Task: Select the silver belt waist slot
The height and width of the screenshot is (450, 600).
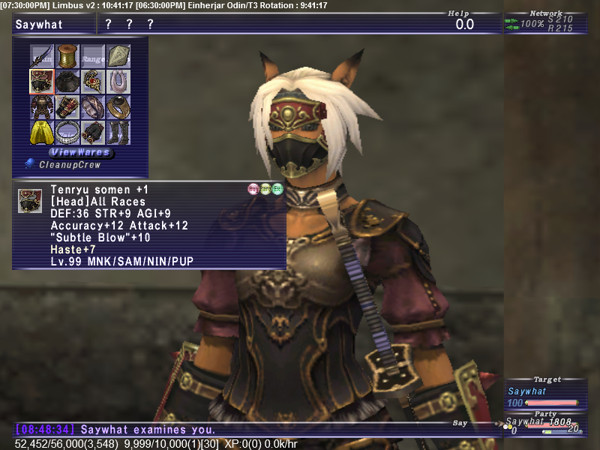Action: 67,132
